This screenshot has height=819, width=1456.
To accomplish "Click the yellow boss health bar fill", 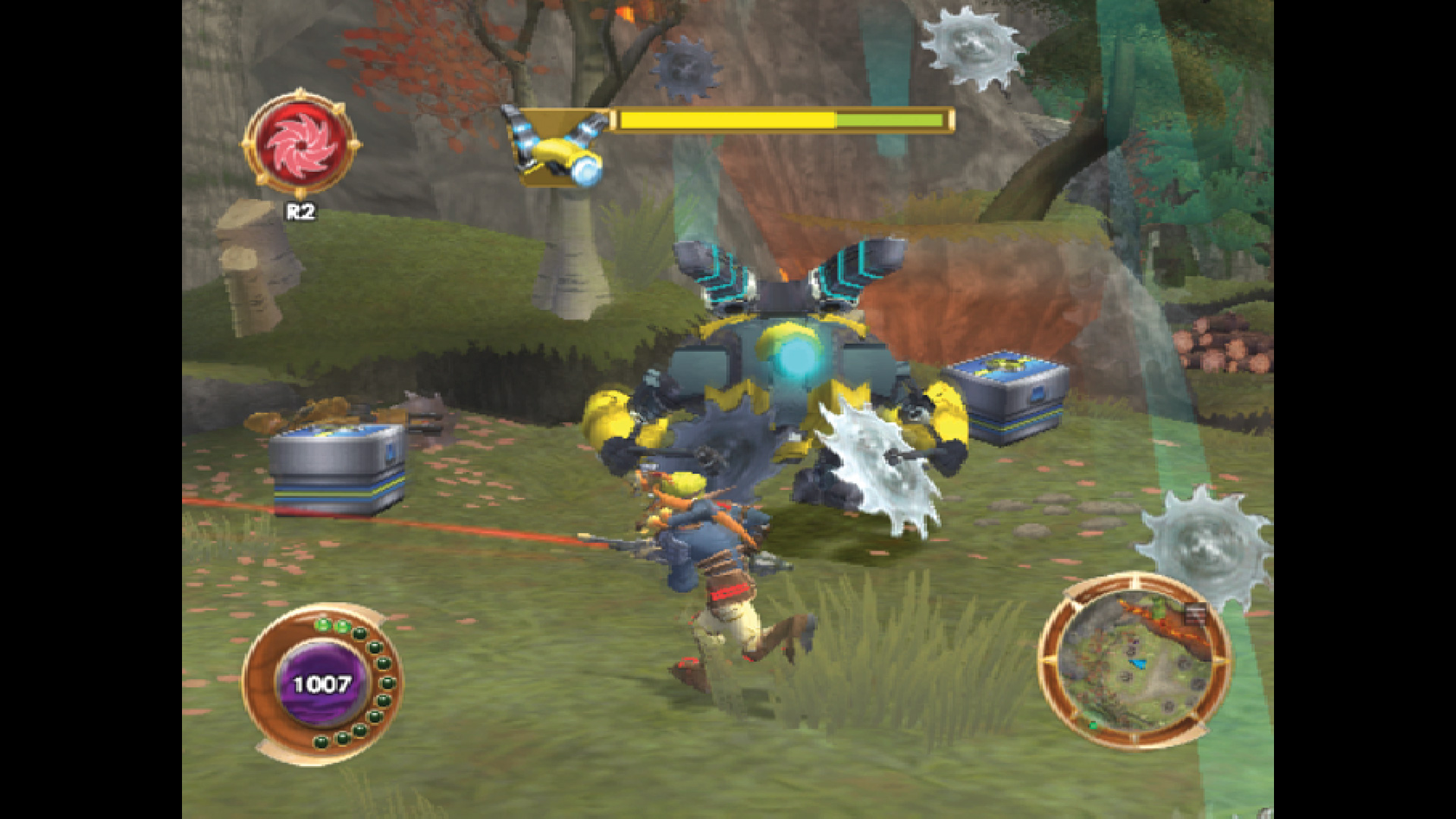I will [x=728, y=119].
